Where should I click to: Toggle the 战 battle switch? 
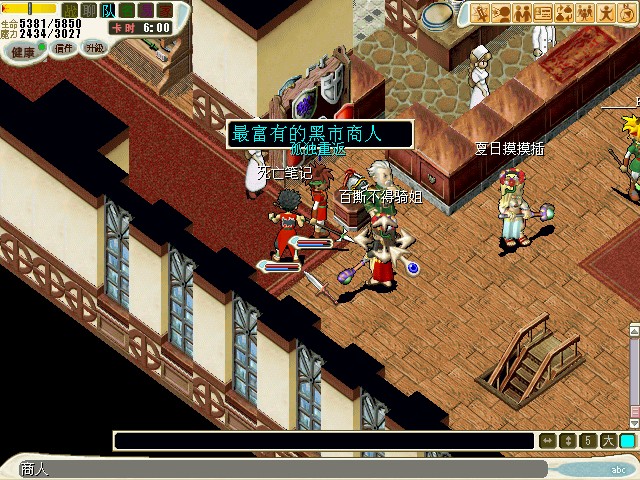coord(69,10)
